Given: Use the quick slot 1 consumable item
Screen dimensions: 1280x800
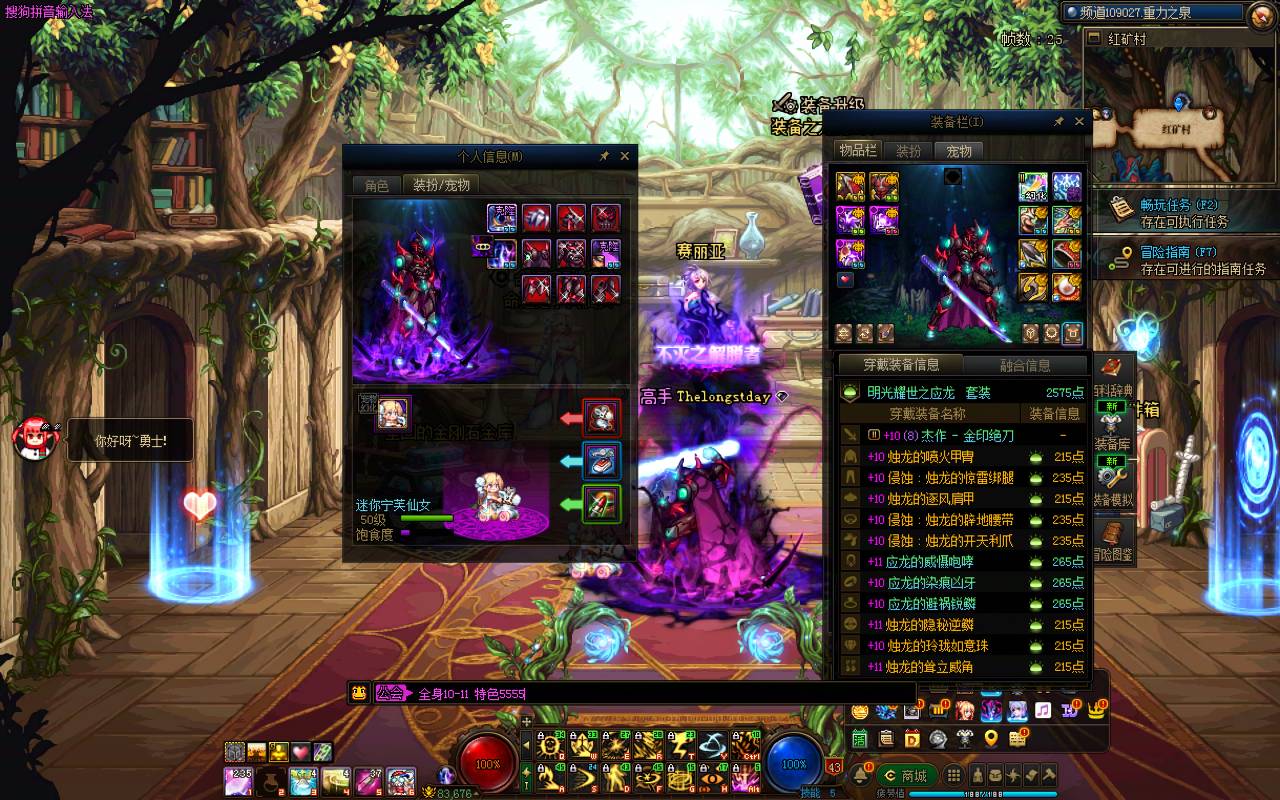Looking at the screenshot, I should click(x=239, y=780).
